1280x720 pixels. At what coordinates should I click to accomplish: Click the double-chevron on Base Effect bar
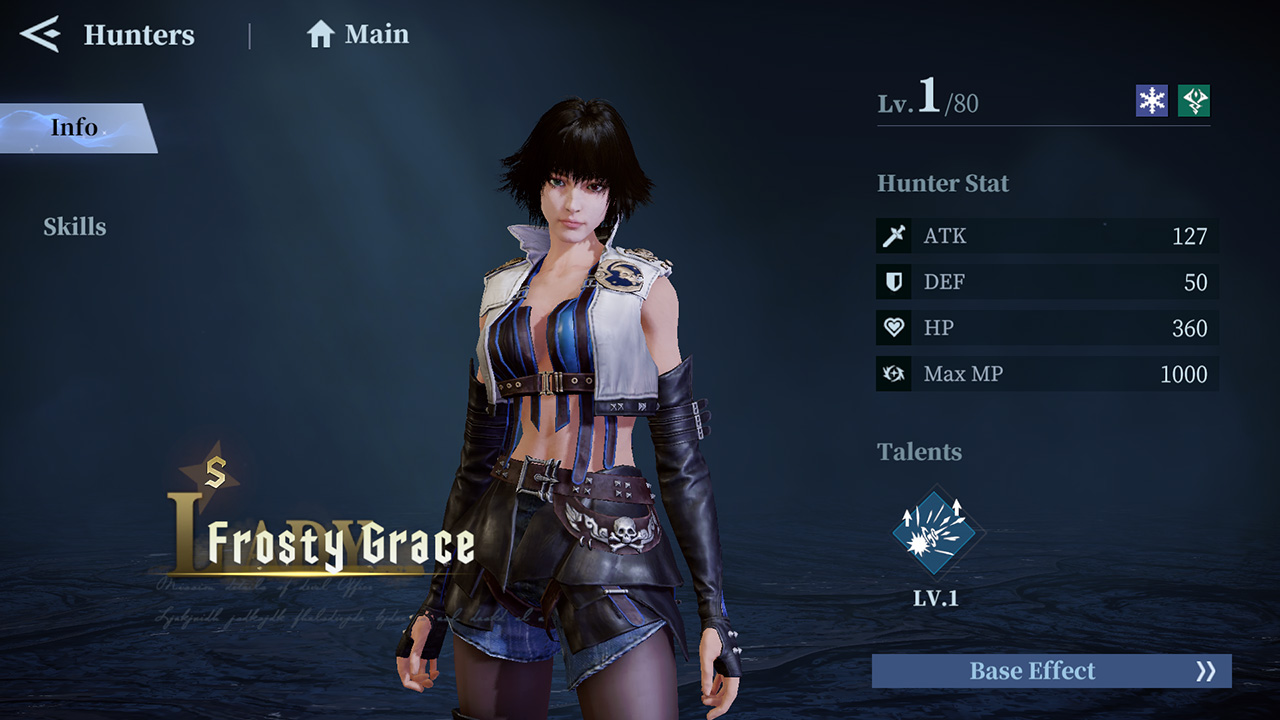click(1205, 671)
